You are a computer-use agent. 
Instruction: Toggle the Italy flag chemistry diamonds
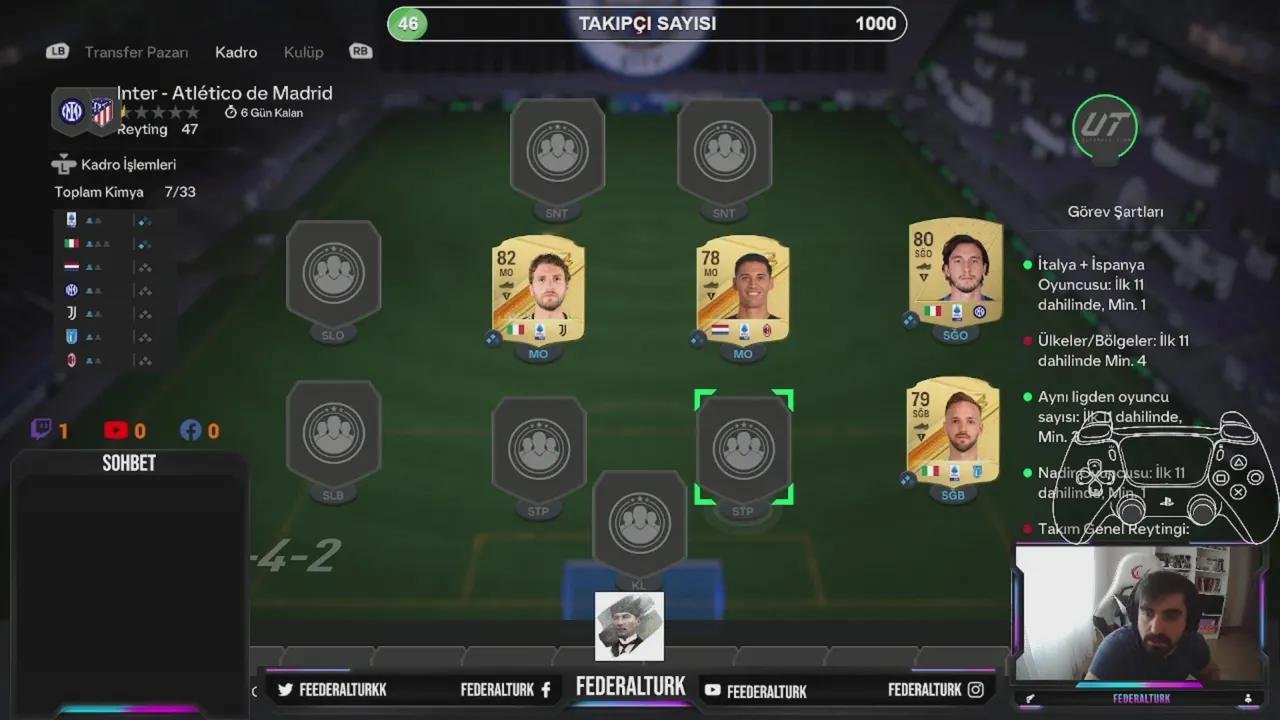(145, 243)
